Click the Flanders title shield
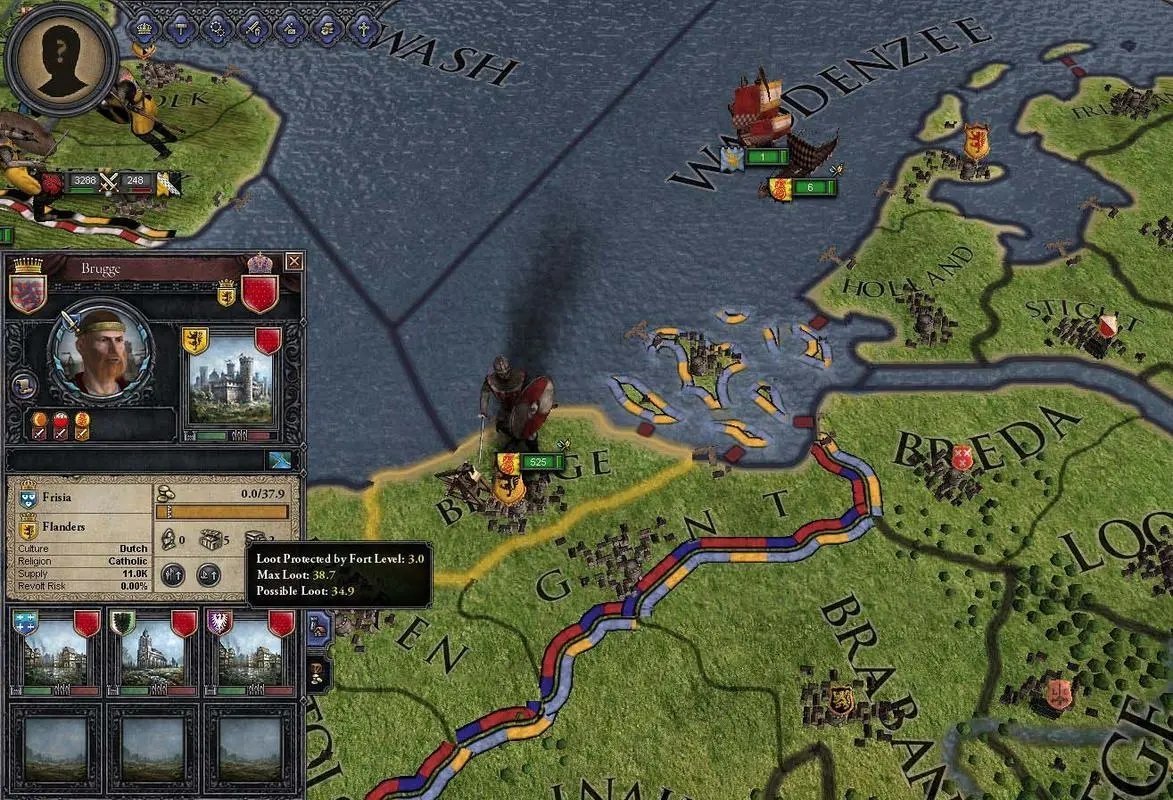This screenshot has width=1173, height=800. [x=27, y=526]
